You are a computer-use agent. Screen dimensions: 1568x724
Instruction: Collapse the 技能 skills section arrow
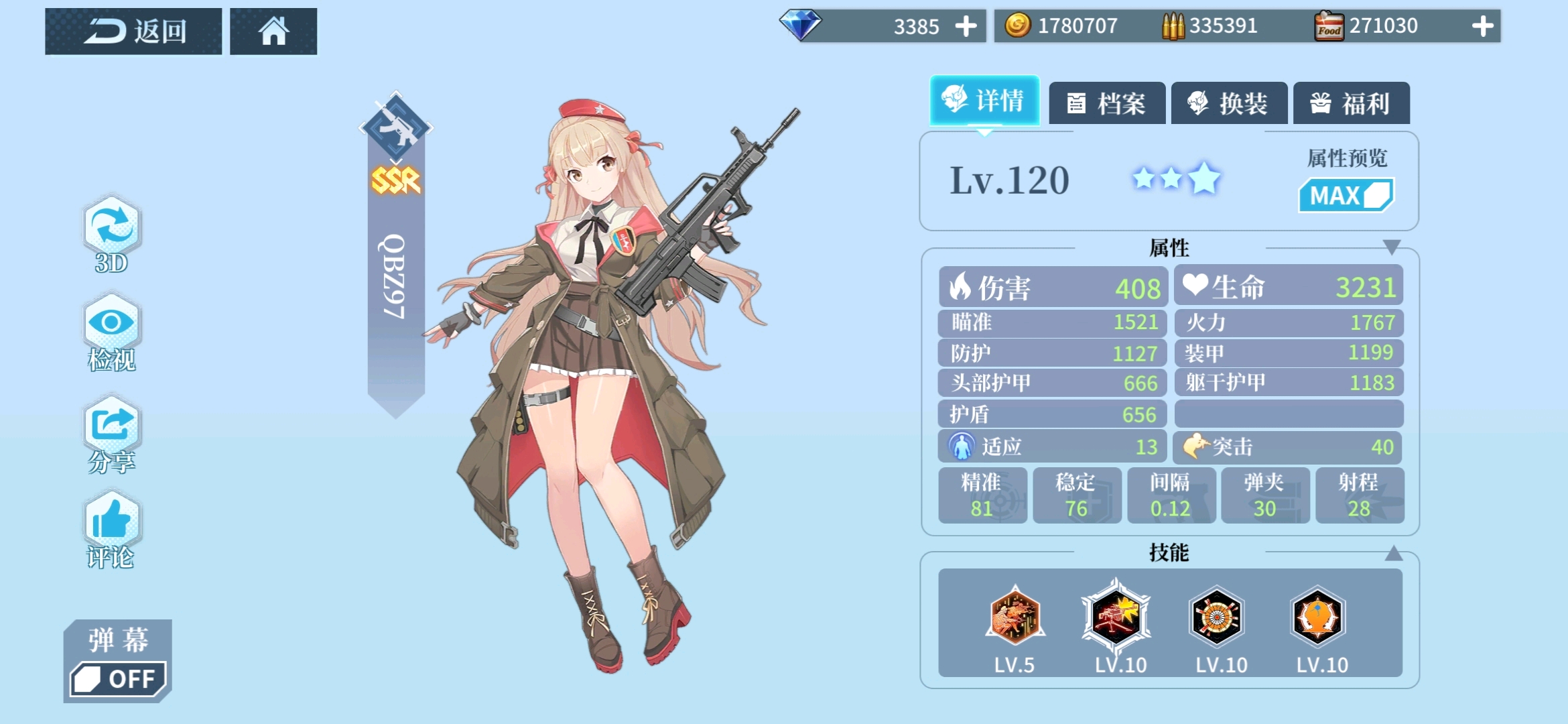tap(1393, 553)
